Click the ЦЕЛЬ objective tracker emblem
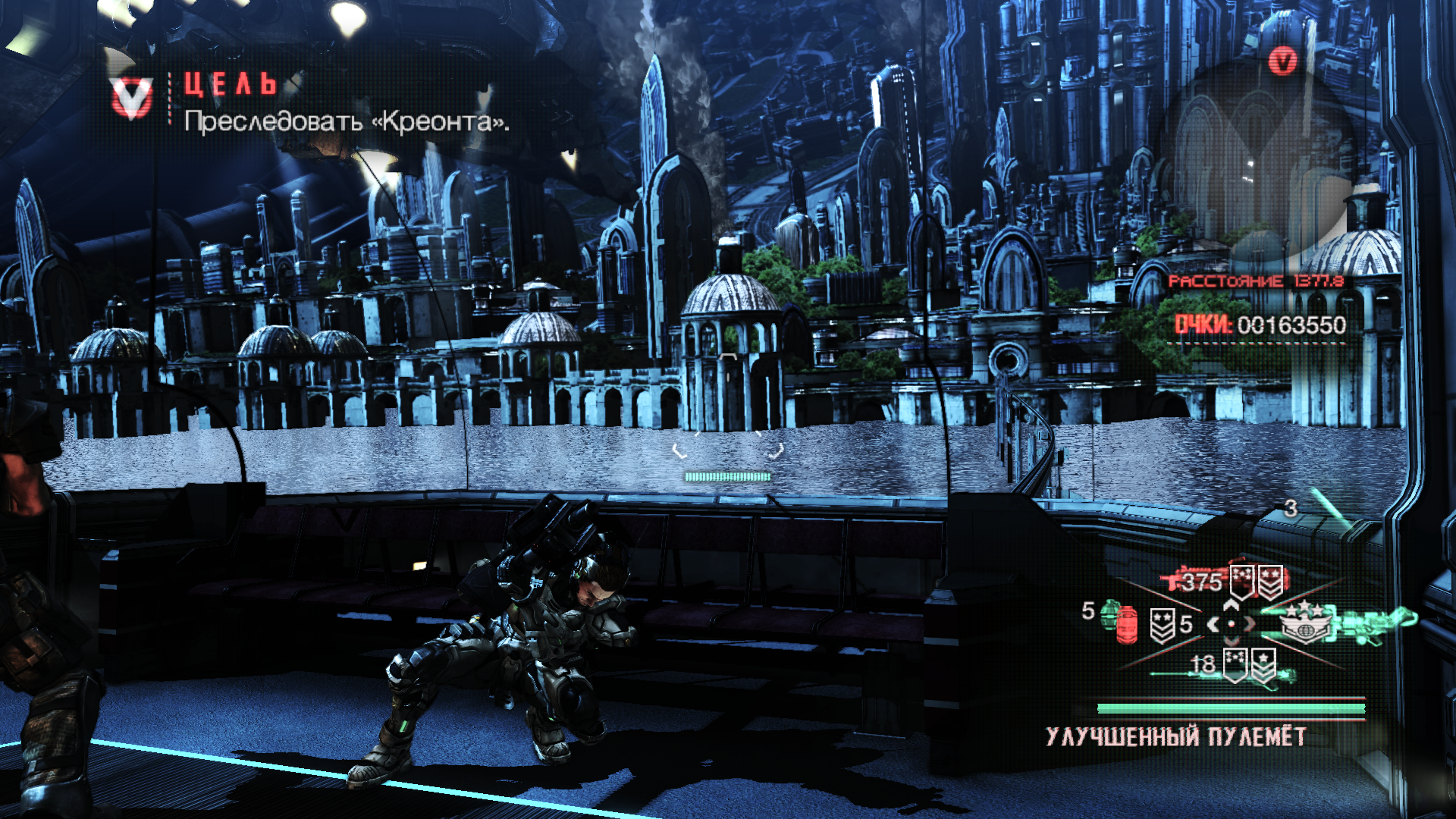Image resolution: width=1456 pixels, height=819 pixels. click(132, 99)
